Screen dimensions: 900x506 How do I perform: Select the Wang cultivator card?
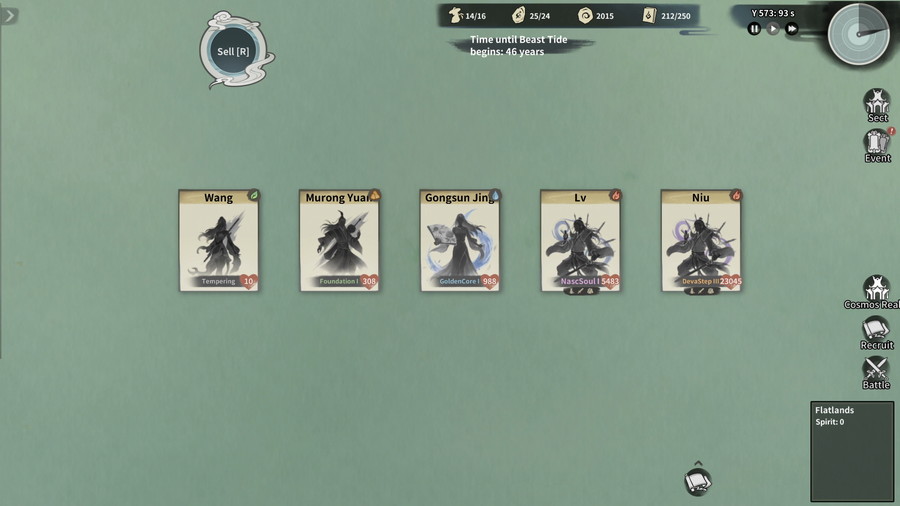click(x=219, y=241)
